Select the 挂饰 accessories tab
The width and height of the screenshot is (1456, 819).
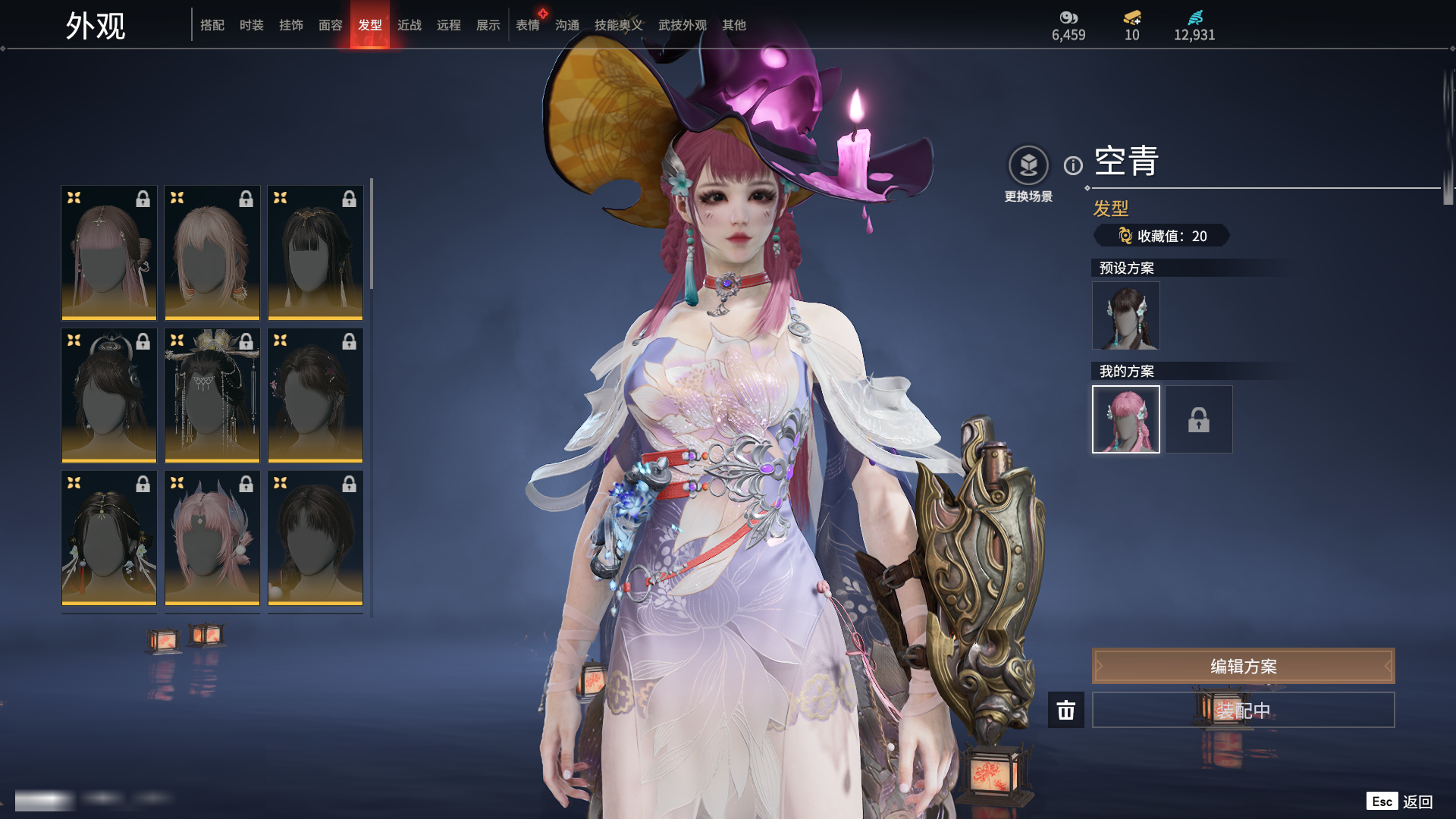(291, 25)
